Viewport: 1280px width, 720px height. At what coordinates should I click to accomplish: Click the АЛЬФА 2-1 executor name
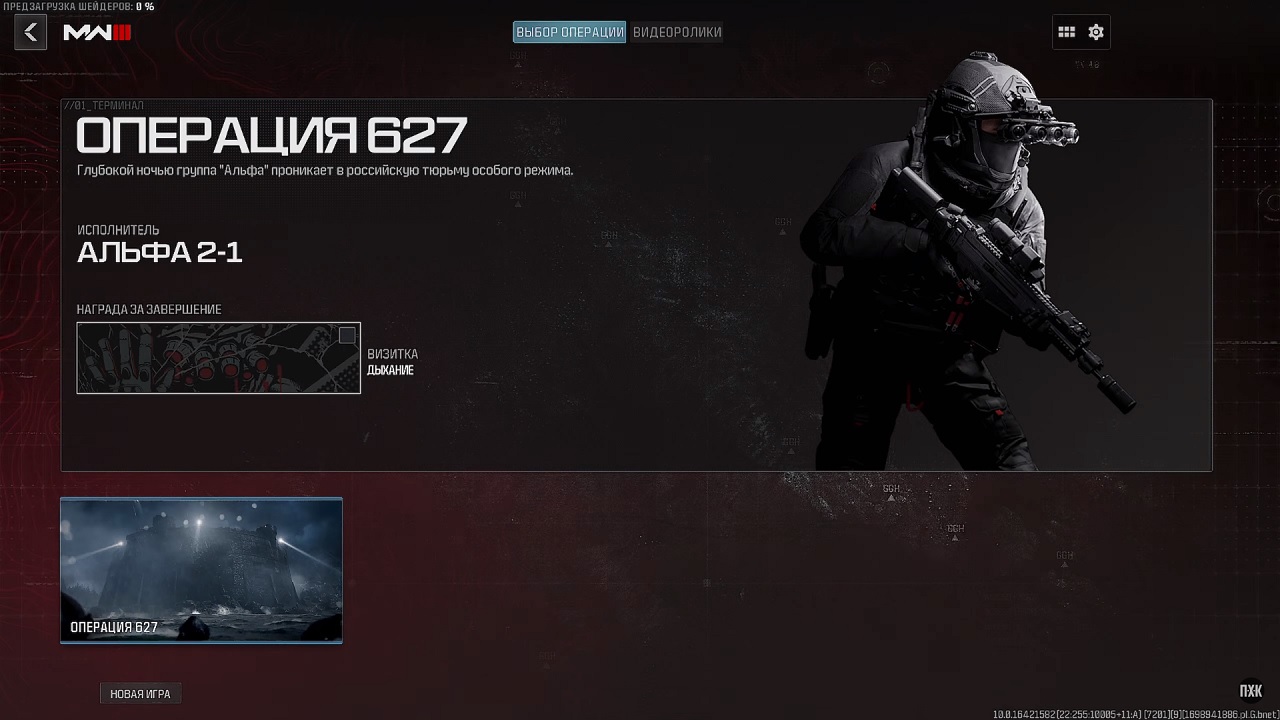(160, 252)
